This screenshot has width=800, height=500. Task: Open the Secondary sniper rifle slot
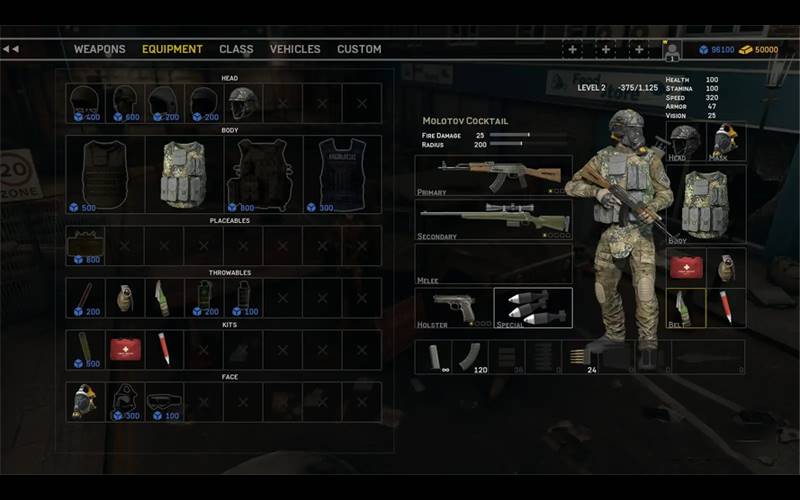click(494, 220)
